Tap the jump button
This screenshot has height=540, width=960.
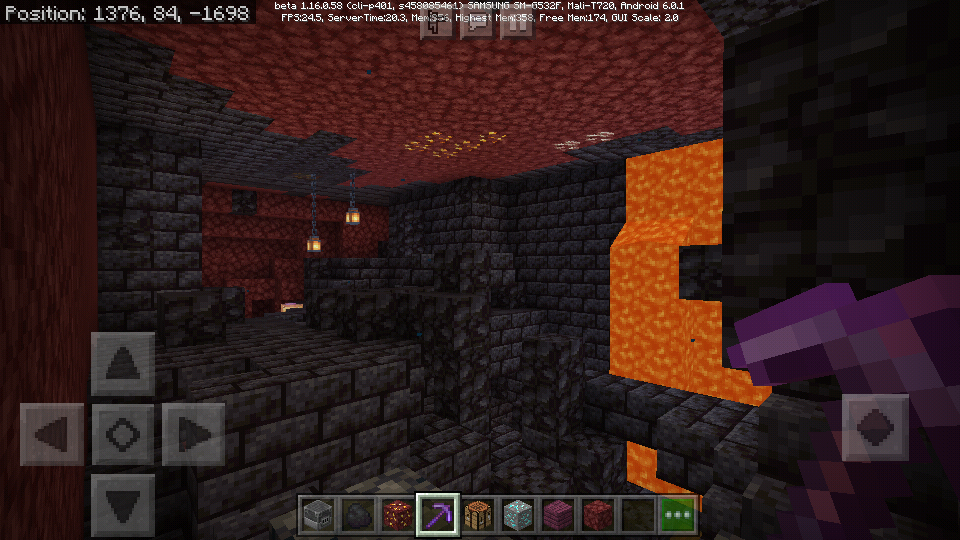click(875, 428)
